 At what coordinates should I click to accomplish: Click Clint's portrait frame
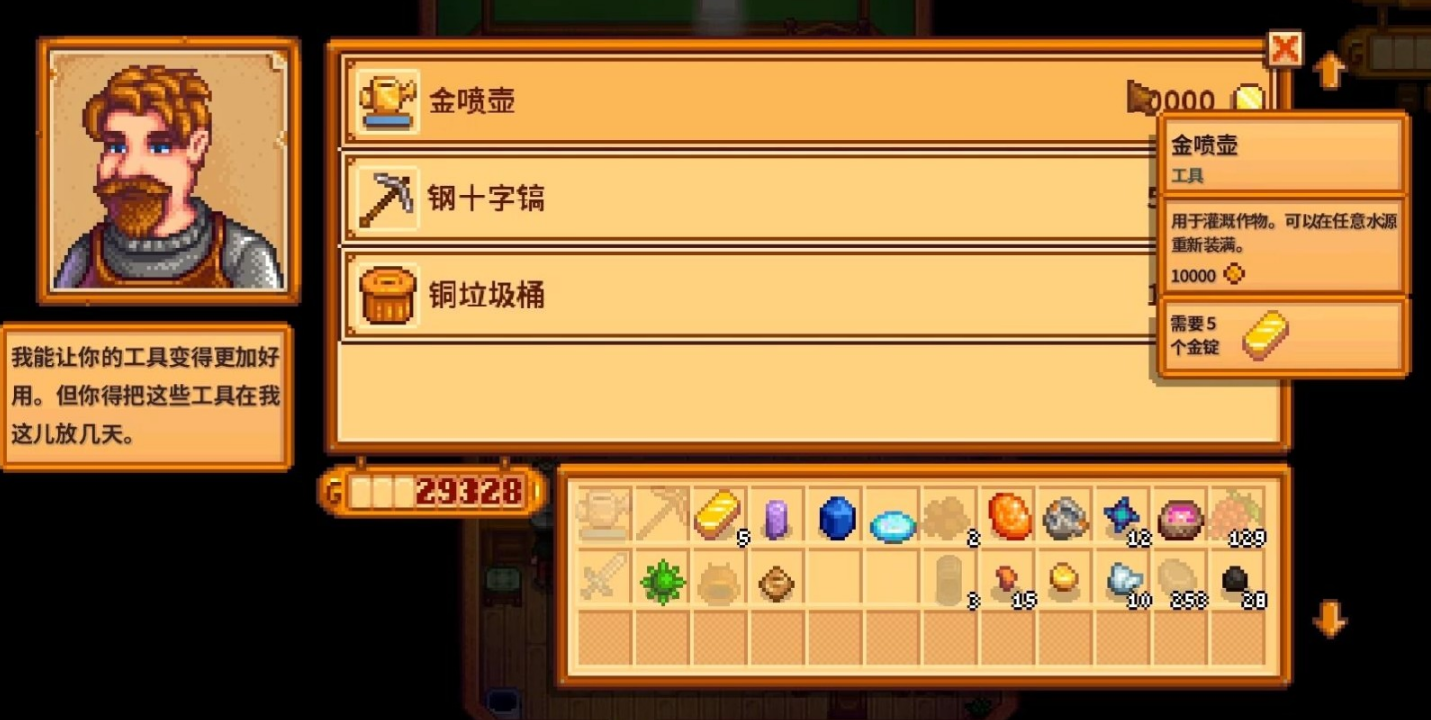[167, 172]
